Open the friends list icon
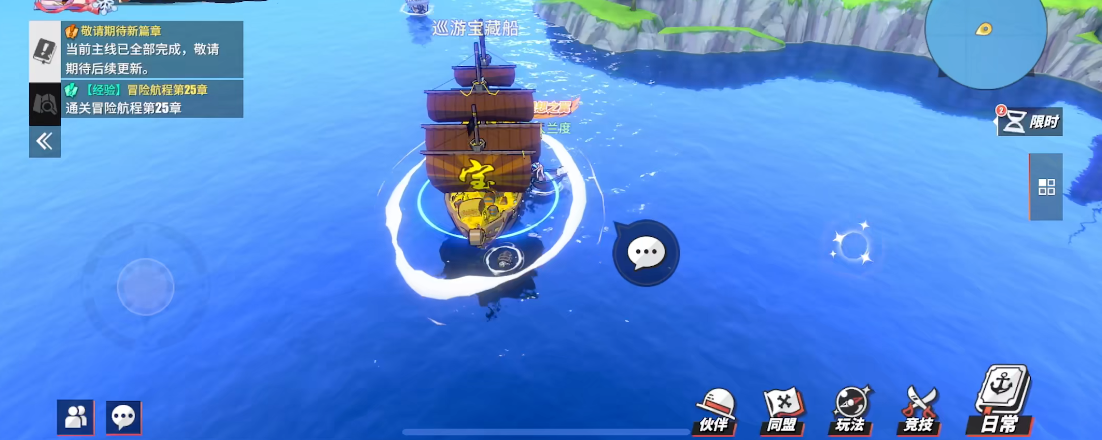 pyautogui.click(x=75, y=416)
